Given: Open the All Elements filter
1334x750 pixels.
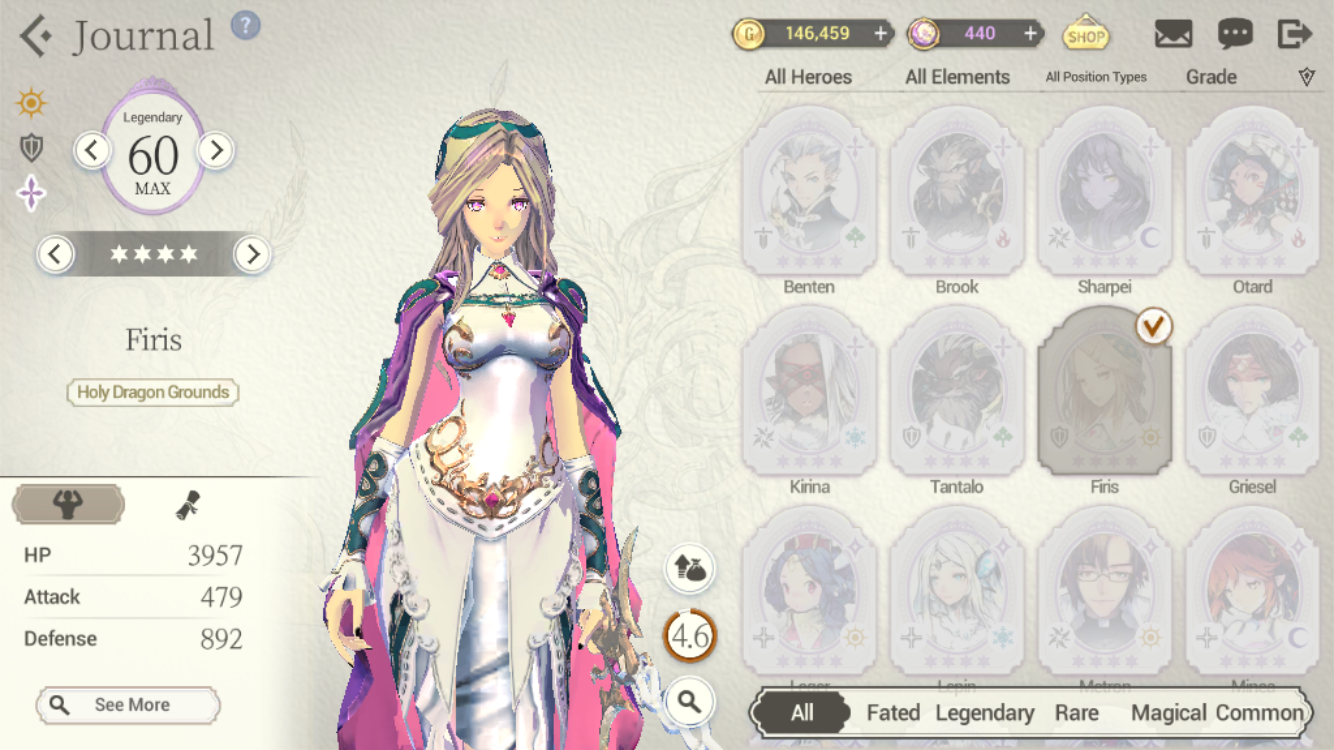Looking at the screenshot, I should [x=957, y=77].
